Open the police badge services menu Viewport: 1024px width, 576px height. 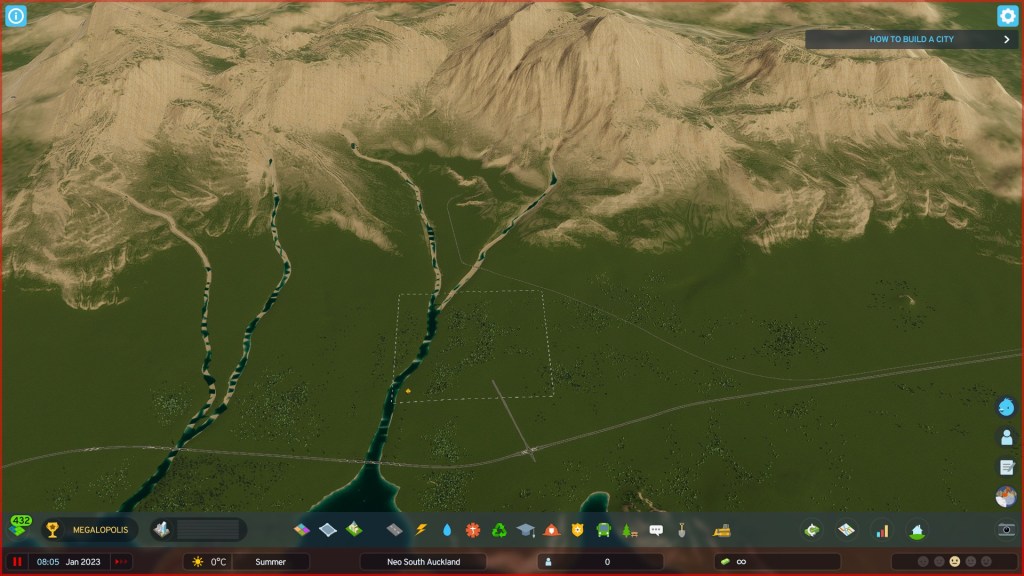[x=577, y=530]
